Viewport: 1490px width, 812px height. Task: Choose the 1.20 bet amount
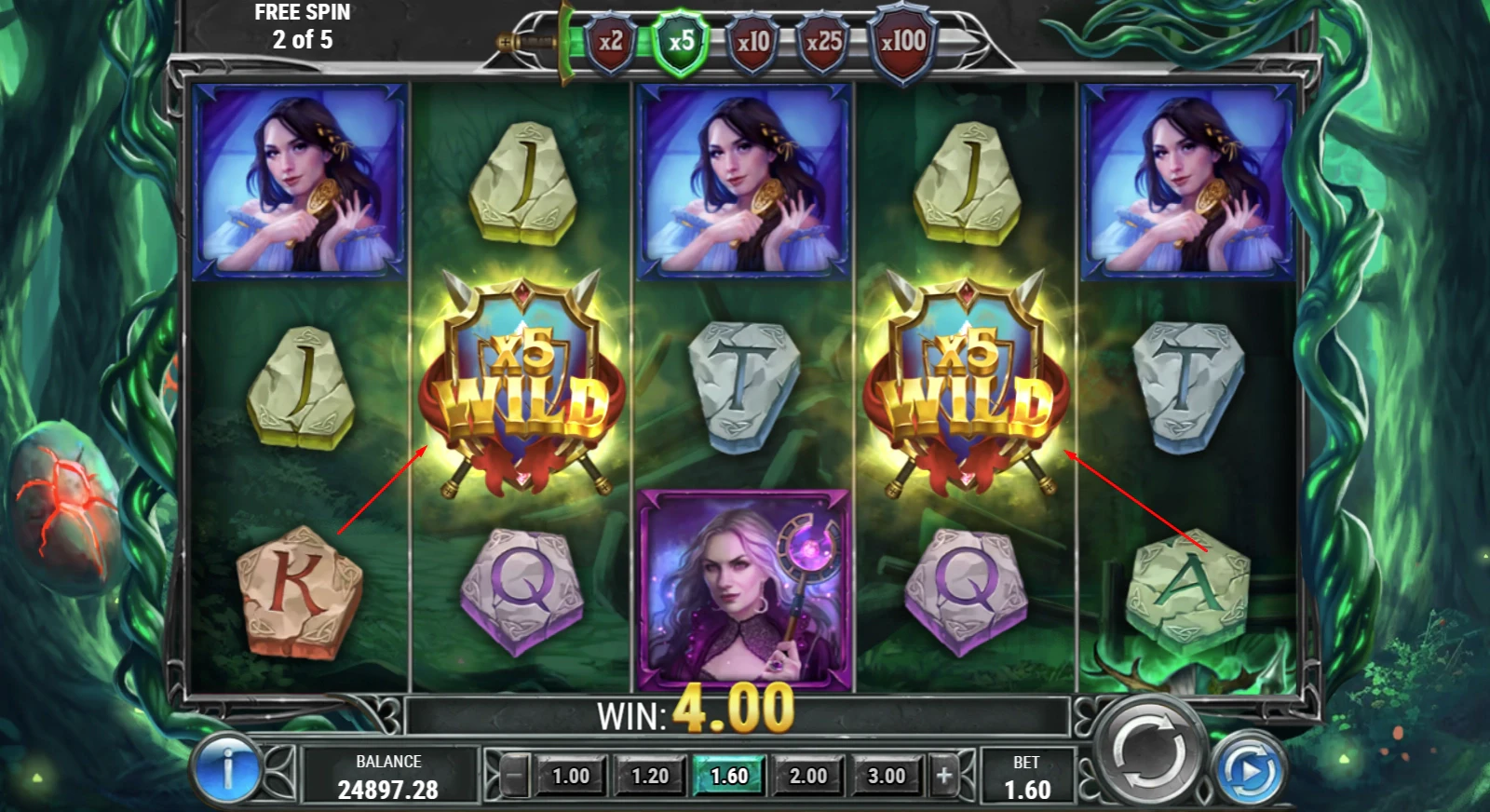point(650,776)
